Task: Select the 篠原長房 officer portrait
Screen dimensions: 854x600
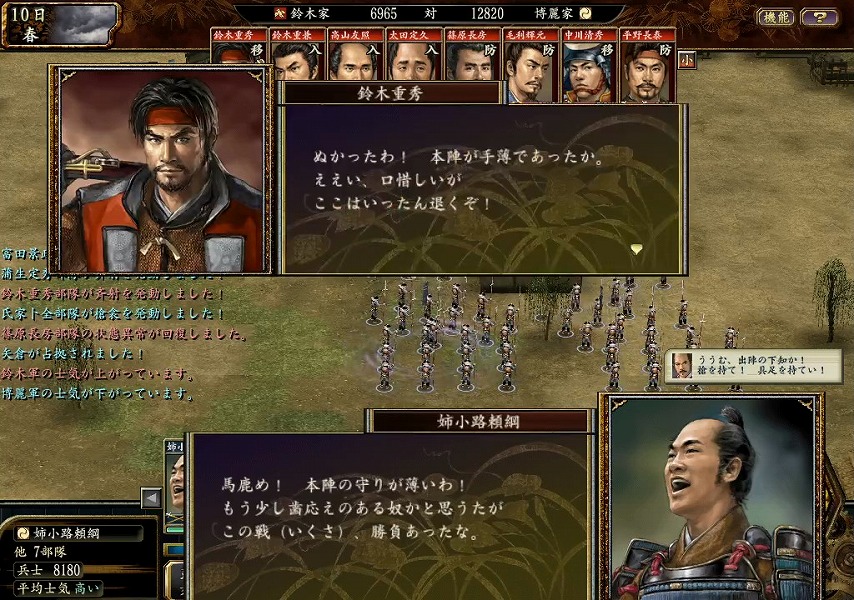Action: (470, 60)
